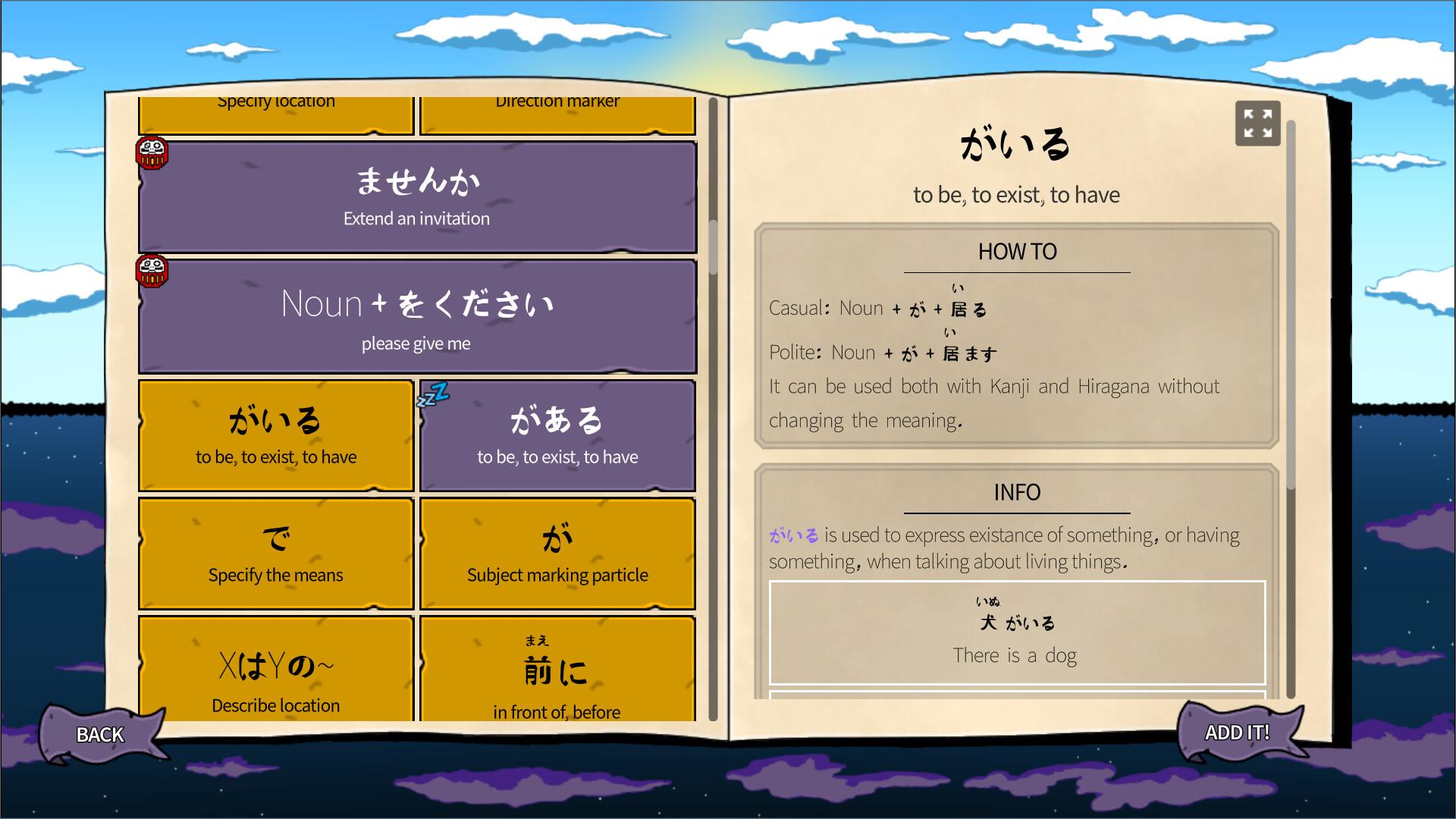
Task: Click the daruma icon on the をください card
Action: click(151, 269)
